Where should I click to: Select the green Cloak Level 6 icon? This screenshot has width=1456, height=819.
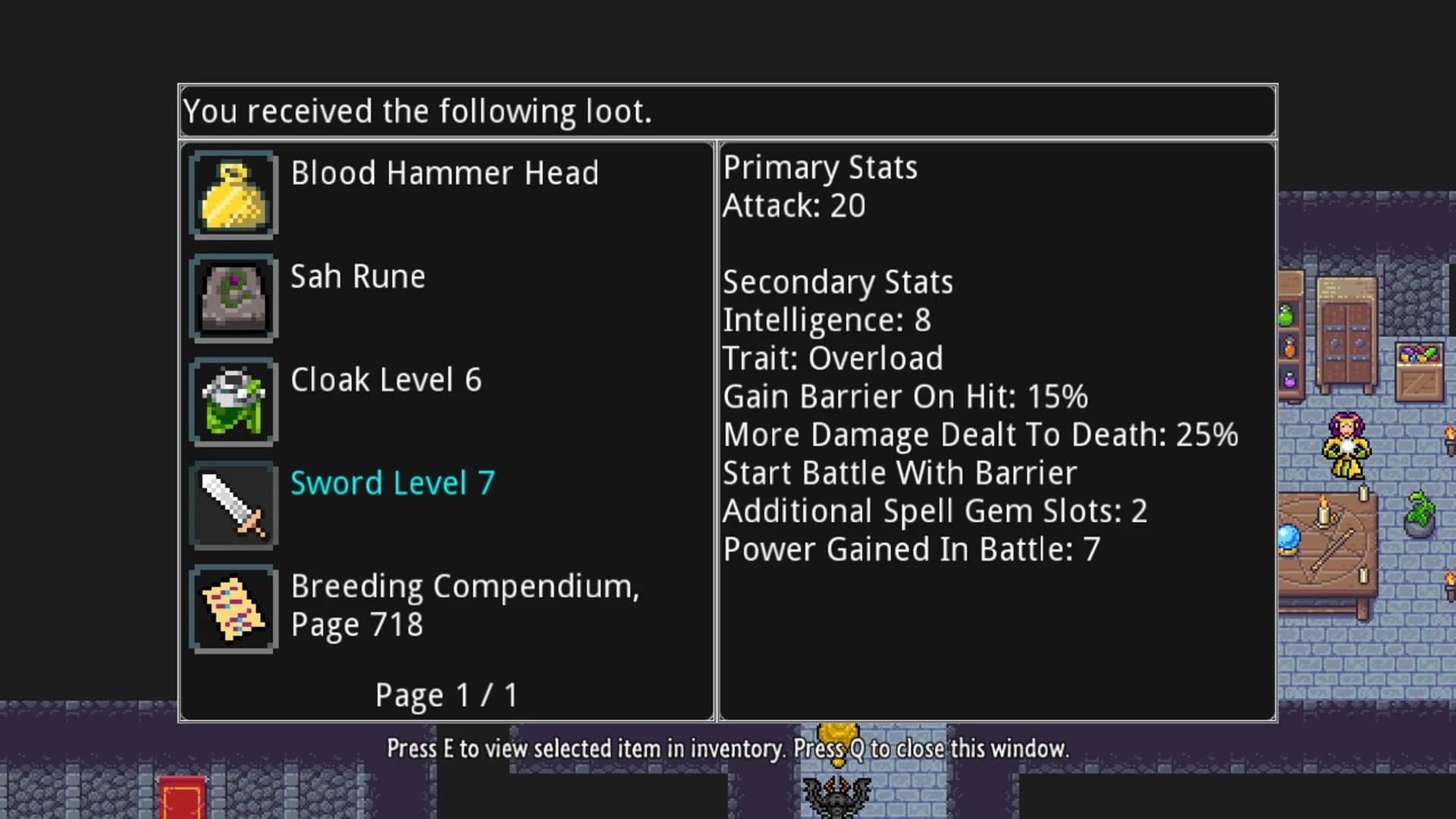[233, 402]
